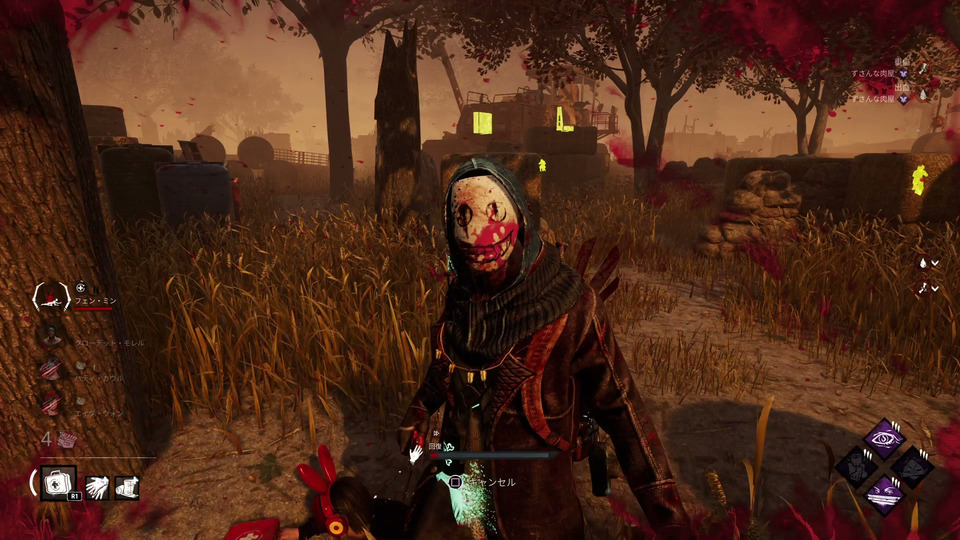
Task: Select クローデット・モレル's survivor portrait
Action: click(x=51, y=334)
